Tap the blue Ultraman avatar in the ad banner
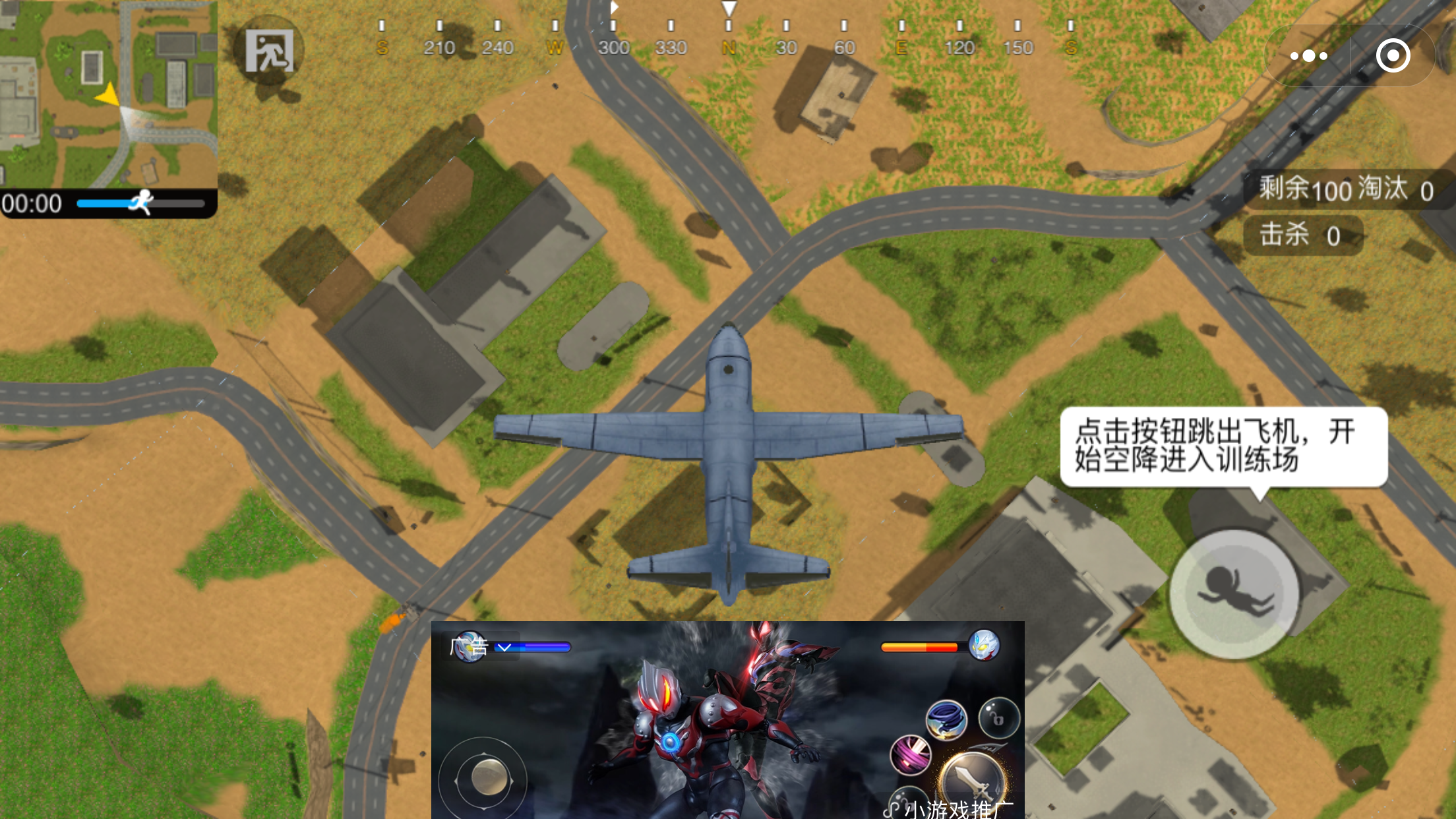This screenshot has height=819, width=1456. (469, 648)
